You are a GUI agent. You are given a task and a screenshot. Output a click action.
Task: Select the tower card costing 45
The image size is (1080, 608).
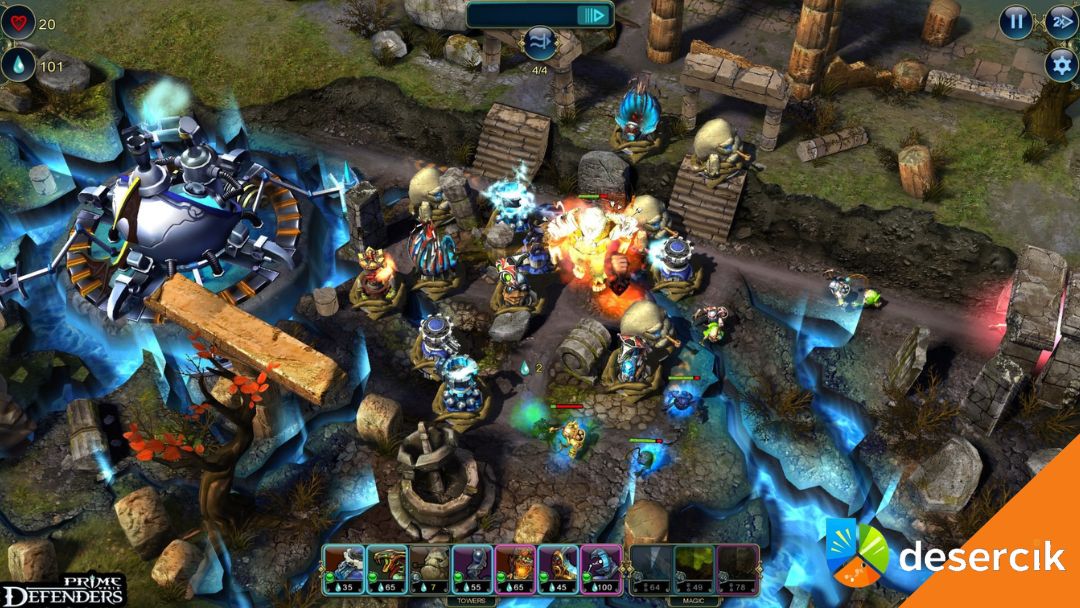click(x=558, y=568)
